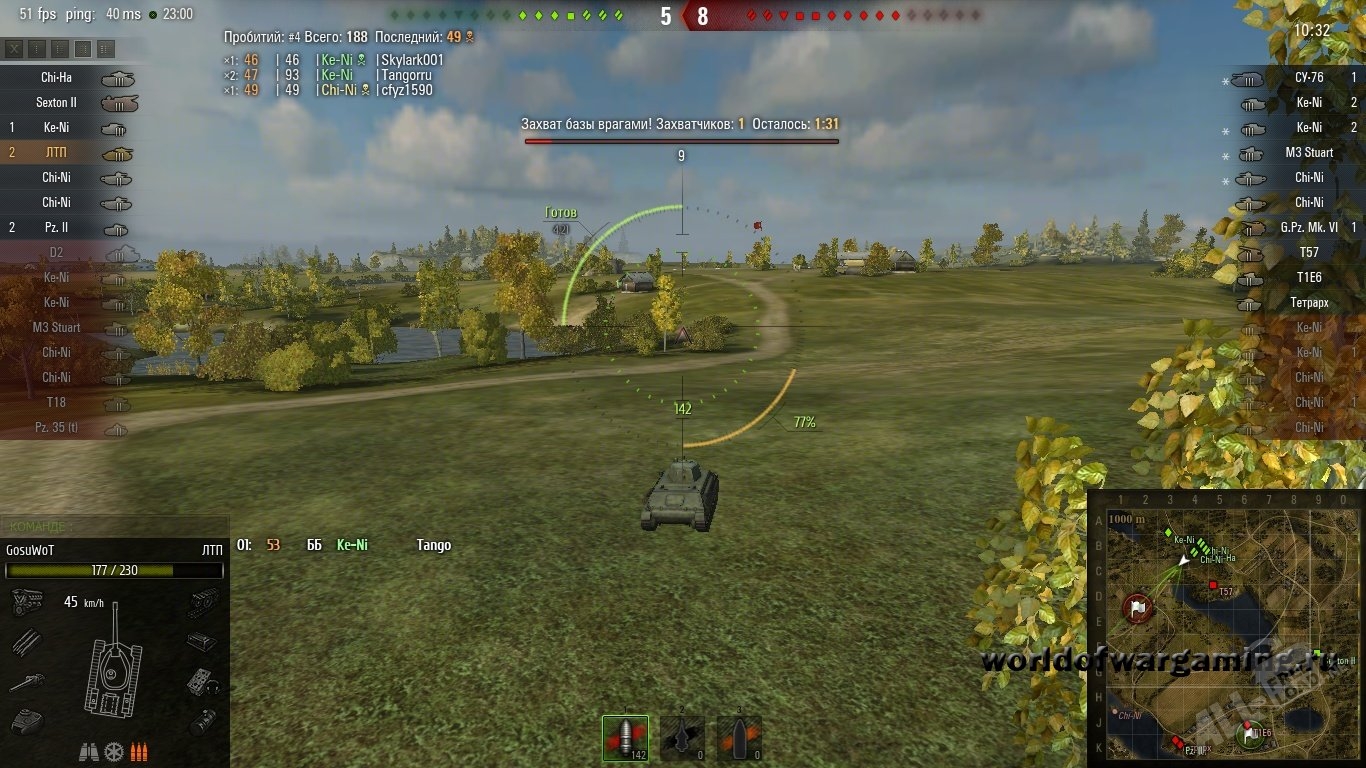Select the Pz. II ally row
Viewport: 1366px width, 768px height.
coord(70,228)
